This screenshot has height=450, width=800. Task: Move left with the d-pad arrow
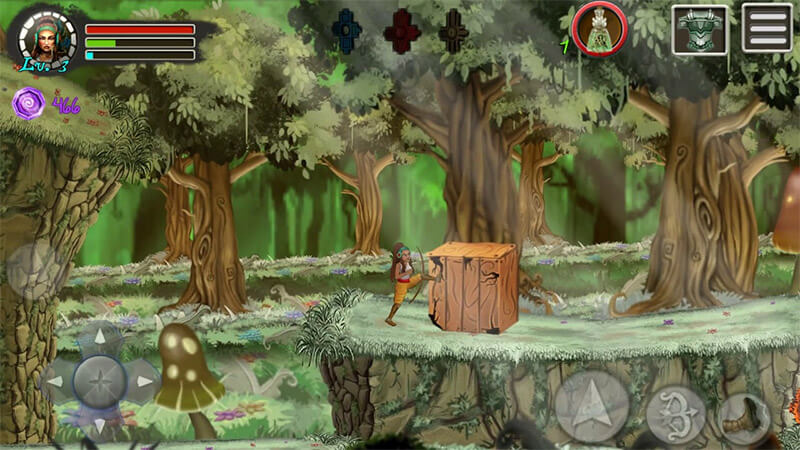[x=56, y=381]
